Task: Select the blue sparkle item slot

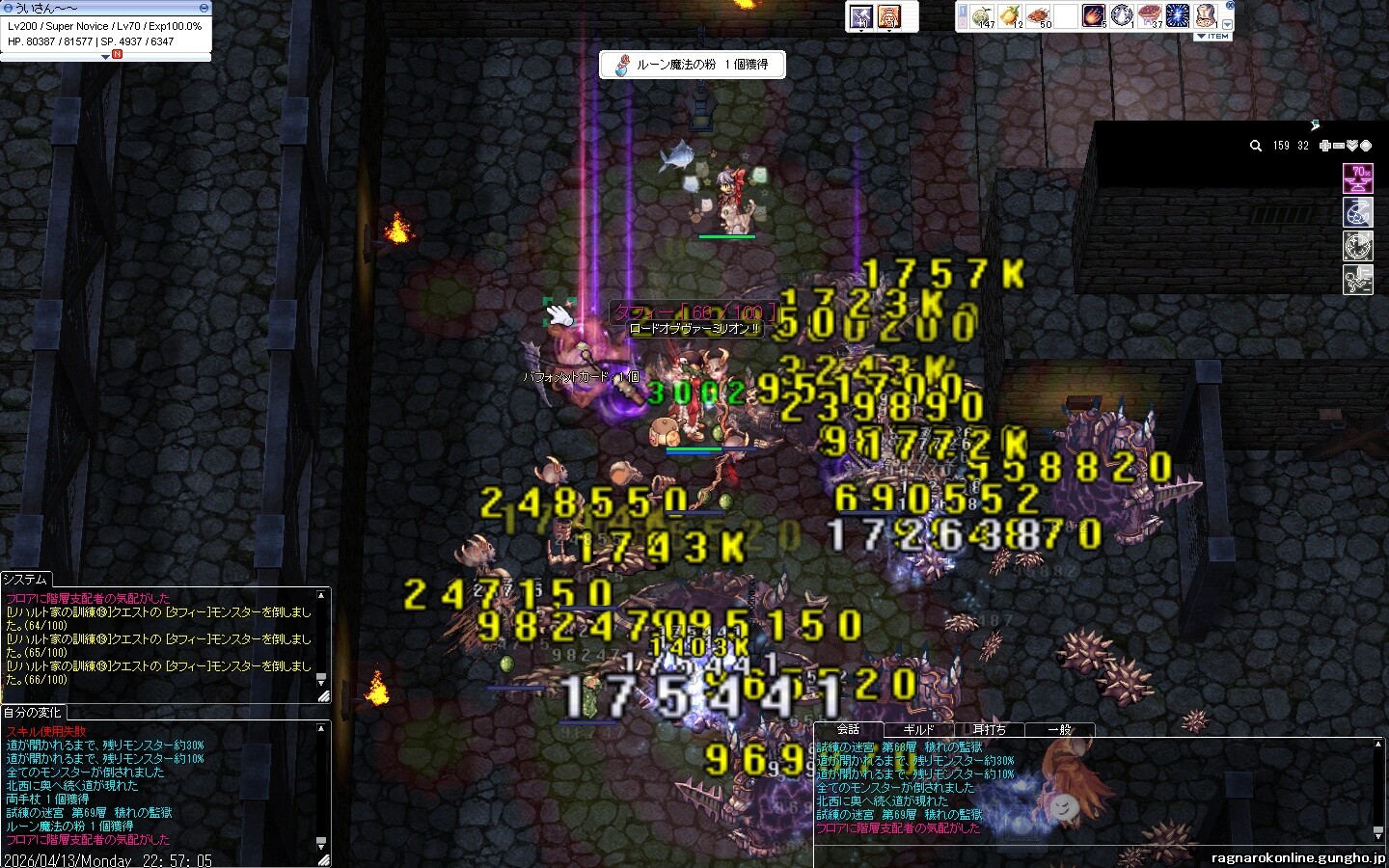Action: click(1178, 16)
